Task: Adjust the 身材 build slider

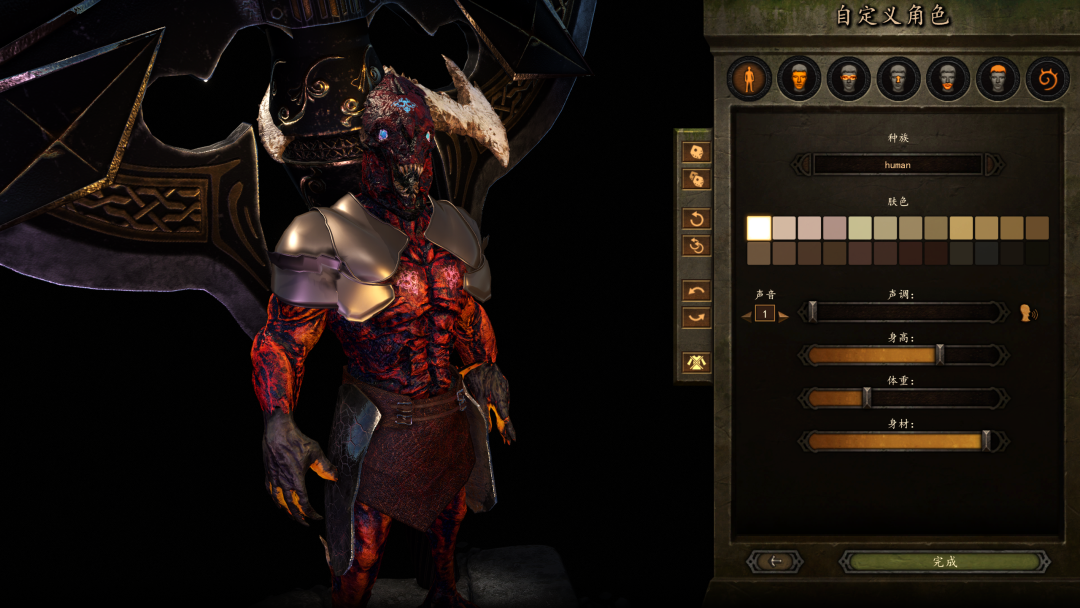Action: (986, 441)
